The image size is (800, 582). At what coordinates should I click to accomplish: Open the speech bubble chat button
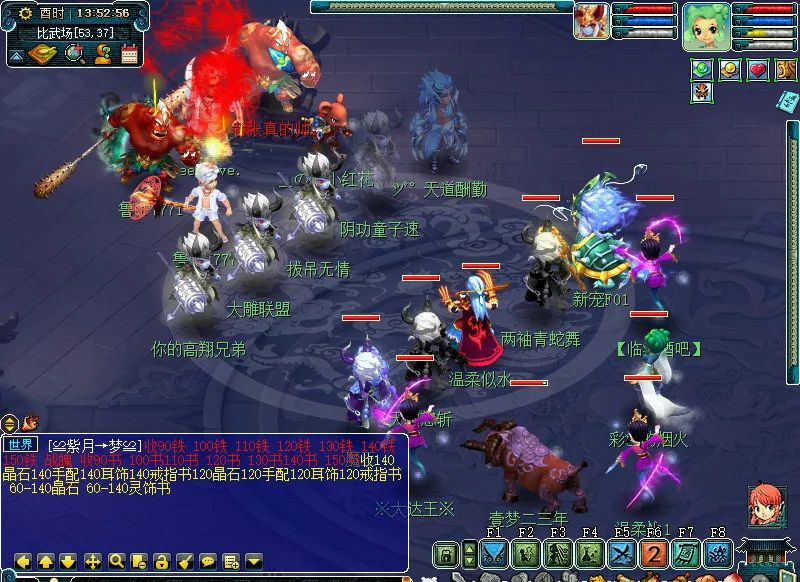[207, 561]
